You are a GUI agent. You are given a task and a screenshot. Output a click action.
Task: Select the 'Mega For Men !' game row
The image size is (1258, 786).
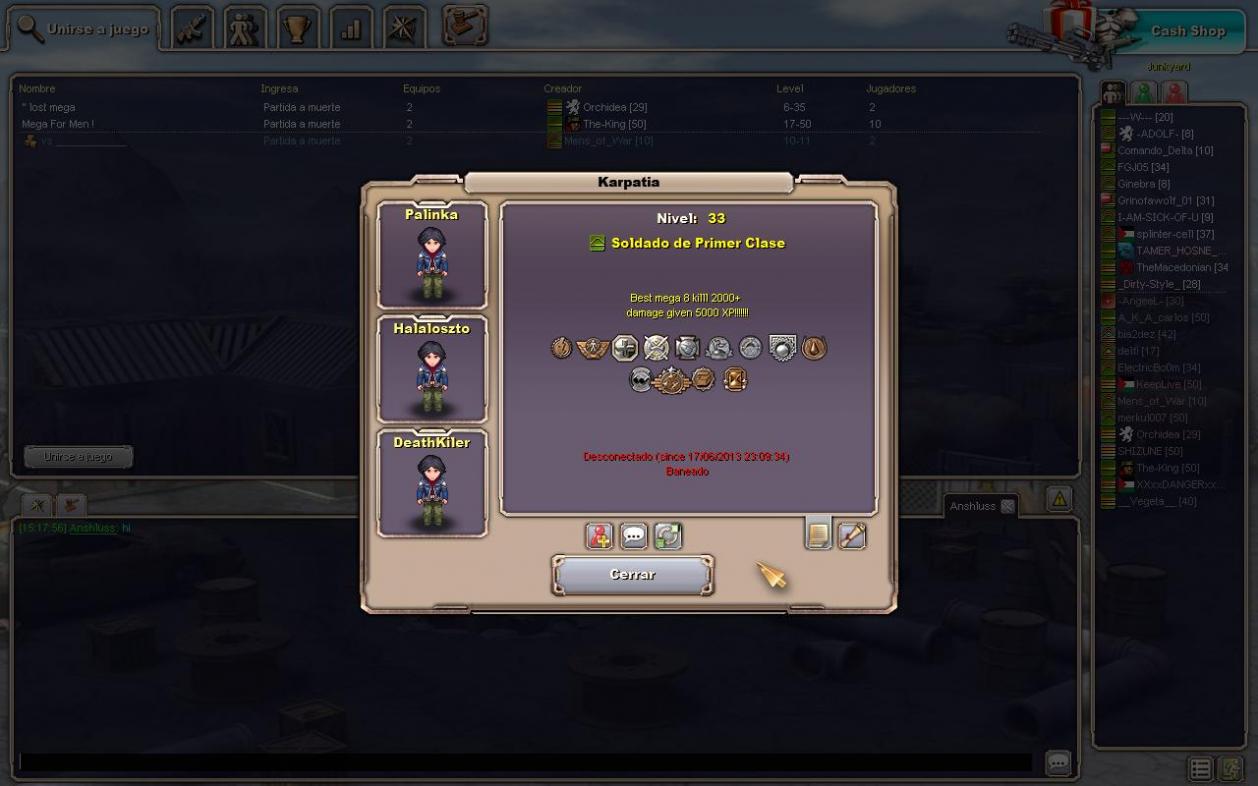point(58,124)
